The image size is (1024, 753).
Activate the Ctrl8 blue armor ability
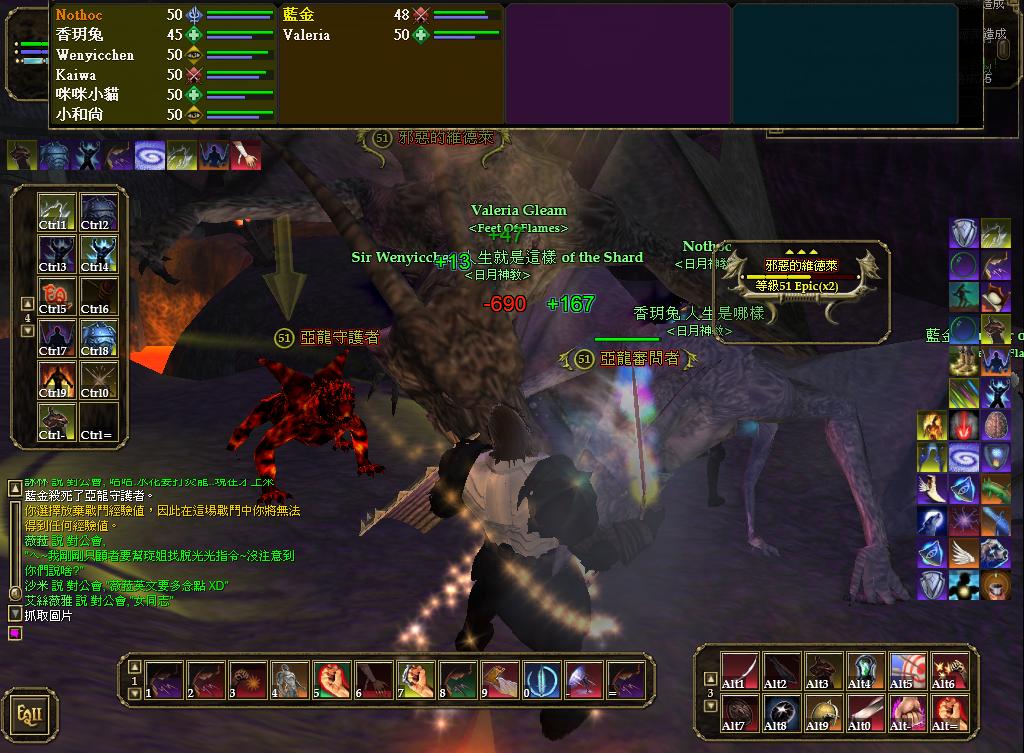click(99, 338)
